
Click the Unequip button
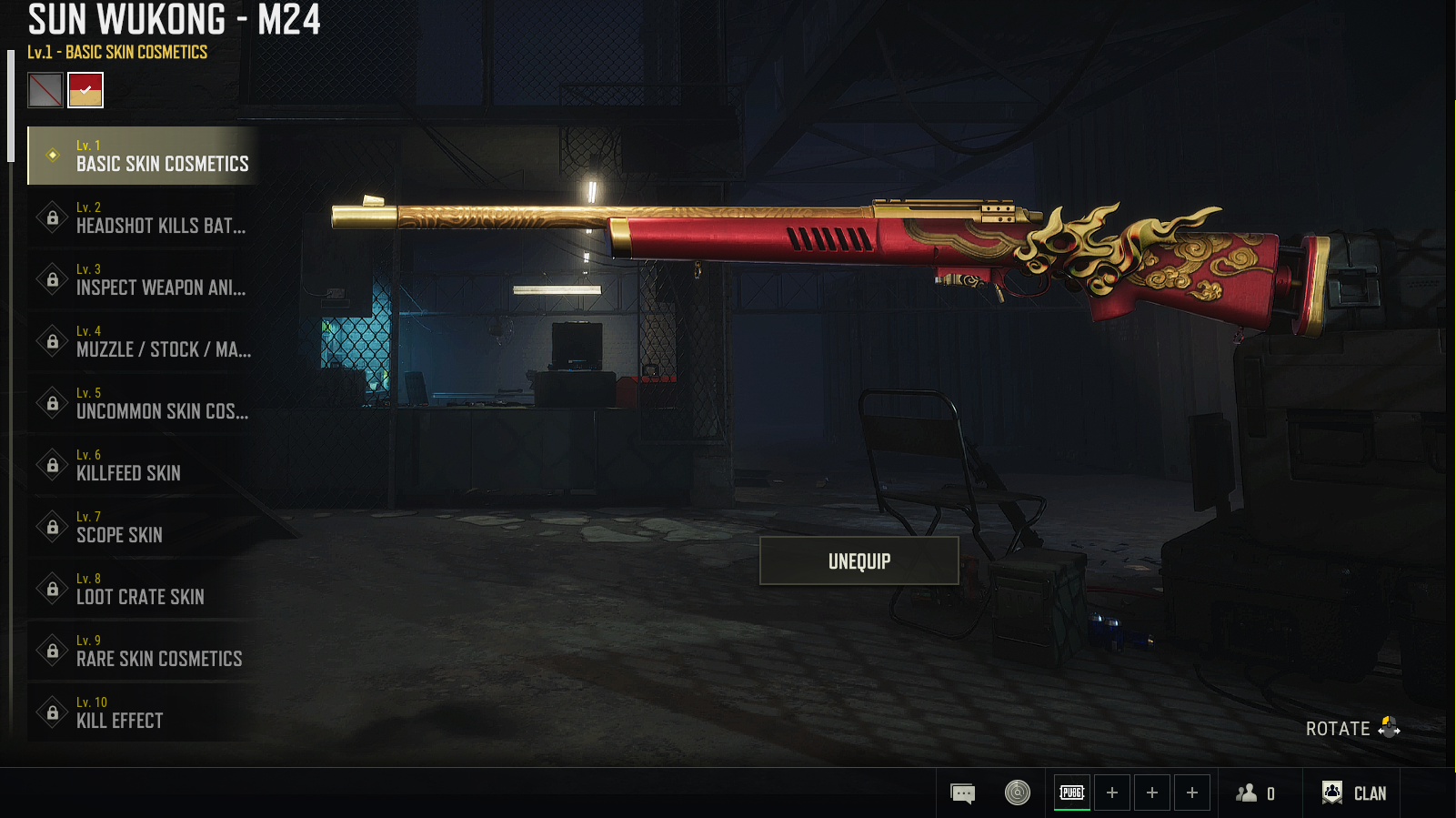click(859, 560)
